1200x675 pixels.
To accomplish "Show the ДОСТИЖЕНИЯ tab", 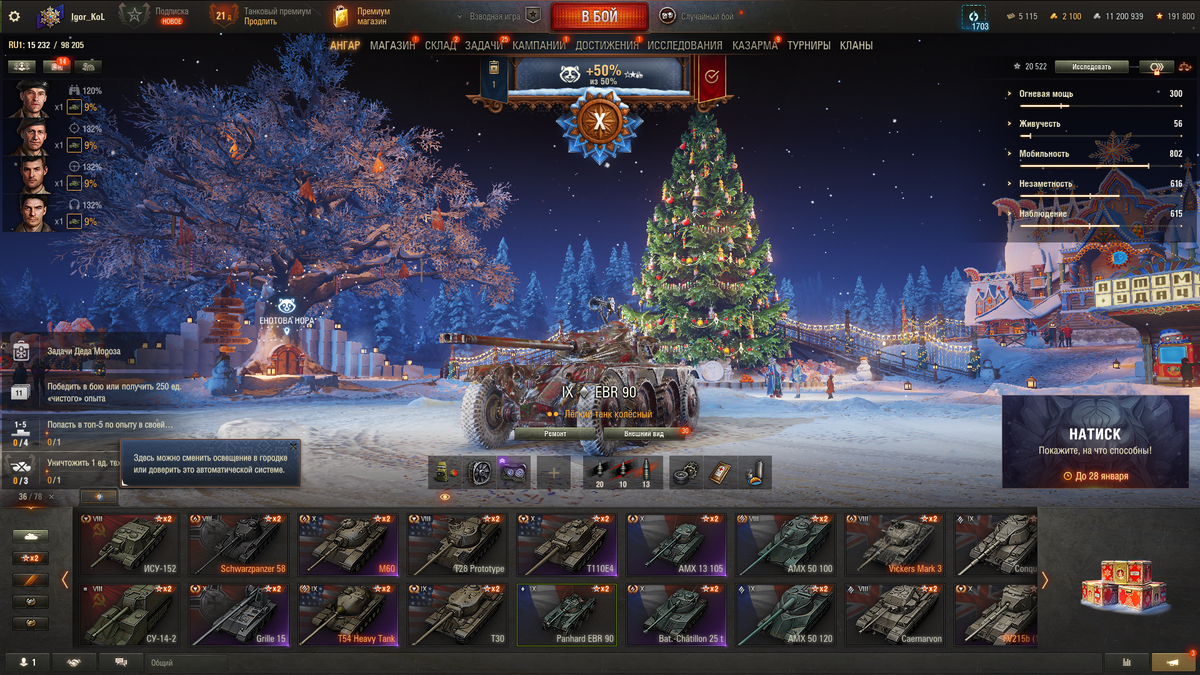I will pos(606,45).
